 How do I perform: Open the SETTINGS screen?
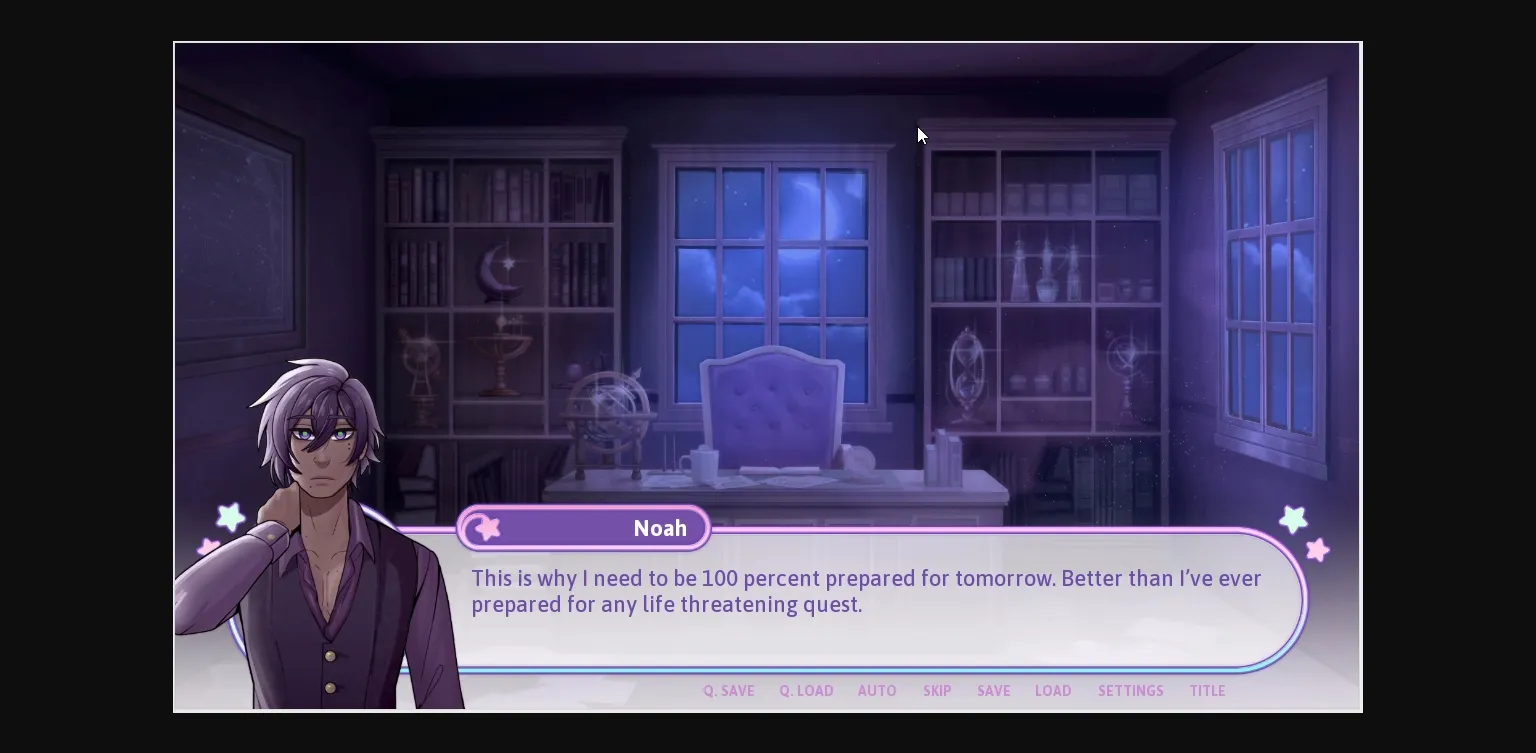click(x=1130, y=691)
